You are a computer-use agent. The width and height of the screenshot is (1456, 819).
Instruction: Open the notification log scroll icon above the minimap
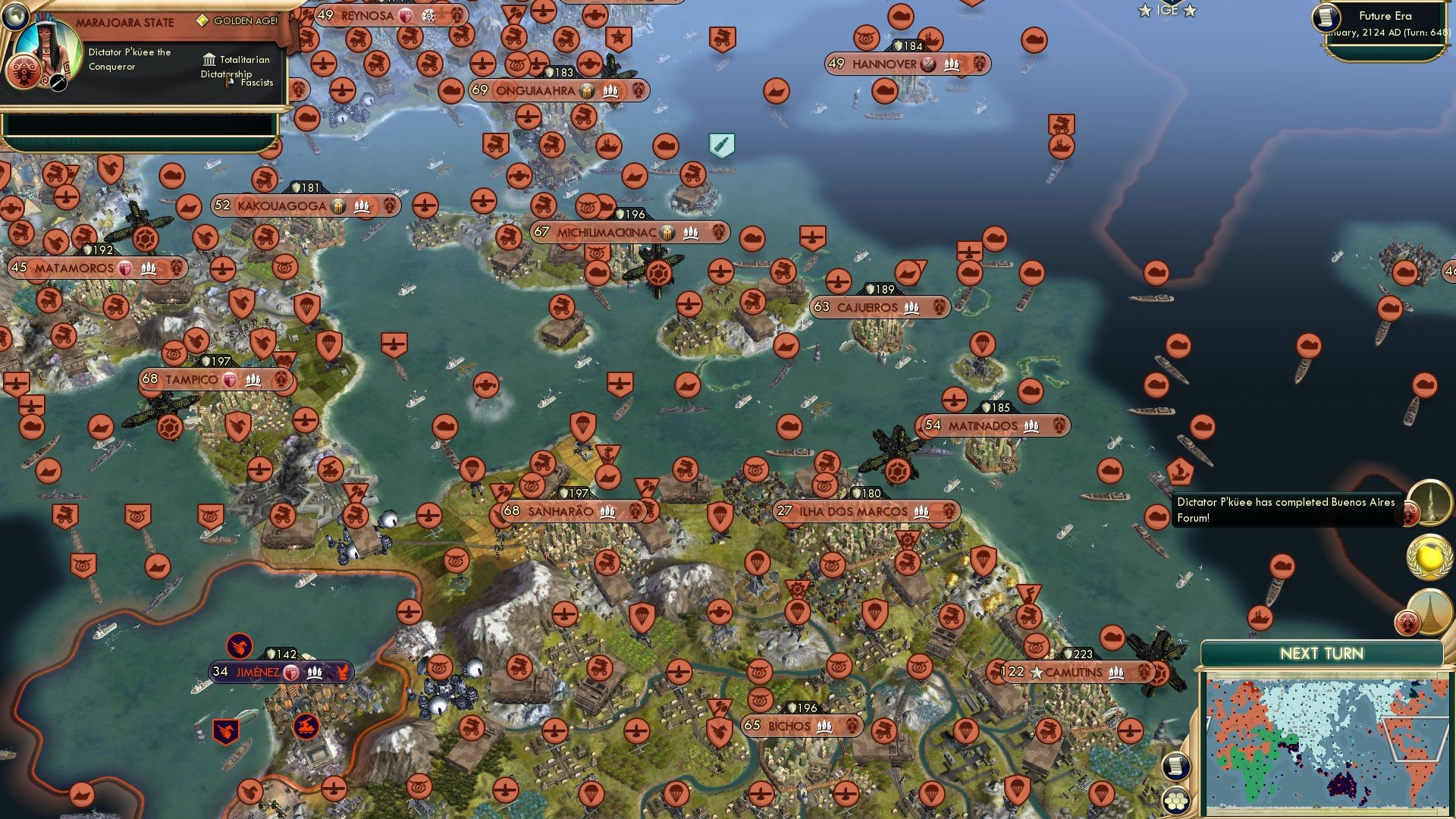1176,766
